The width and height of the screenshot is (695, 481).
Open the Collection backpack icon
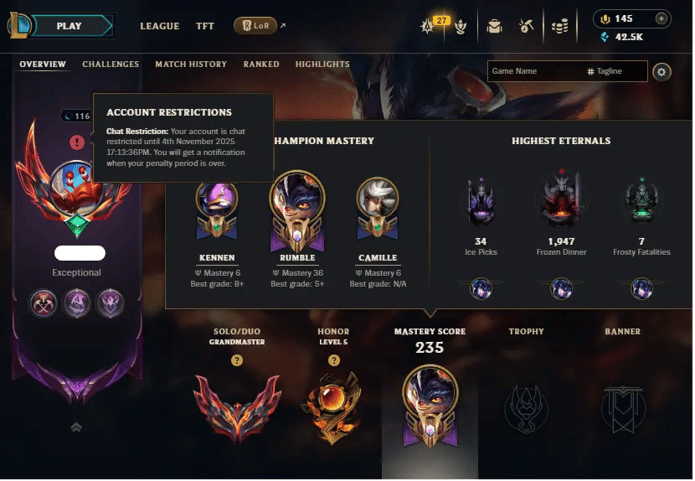(494, 26)
